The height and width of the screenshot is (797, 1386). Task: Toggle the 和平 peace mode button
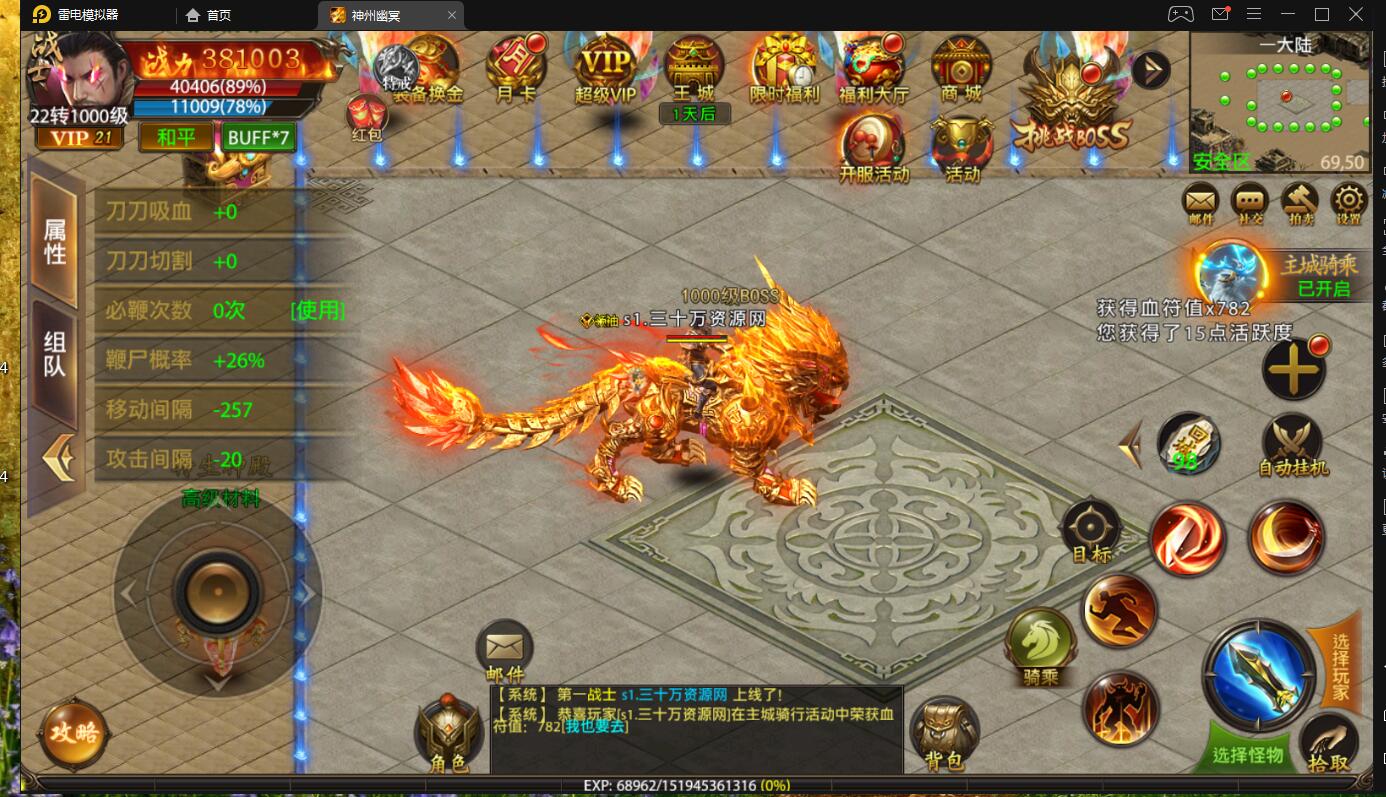176,137
